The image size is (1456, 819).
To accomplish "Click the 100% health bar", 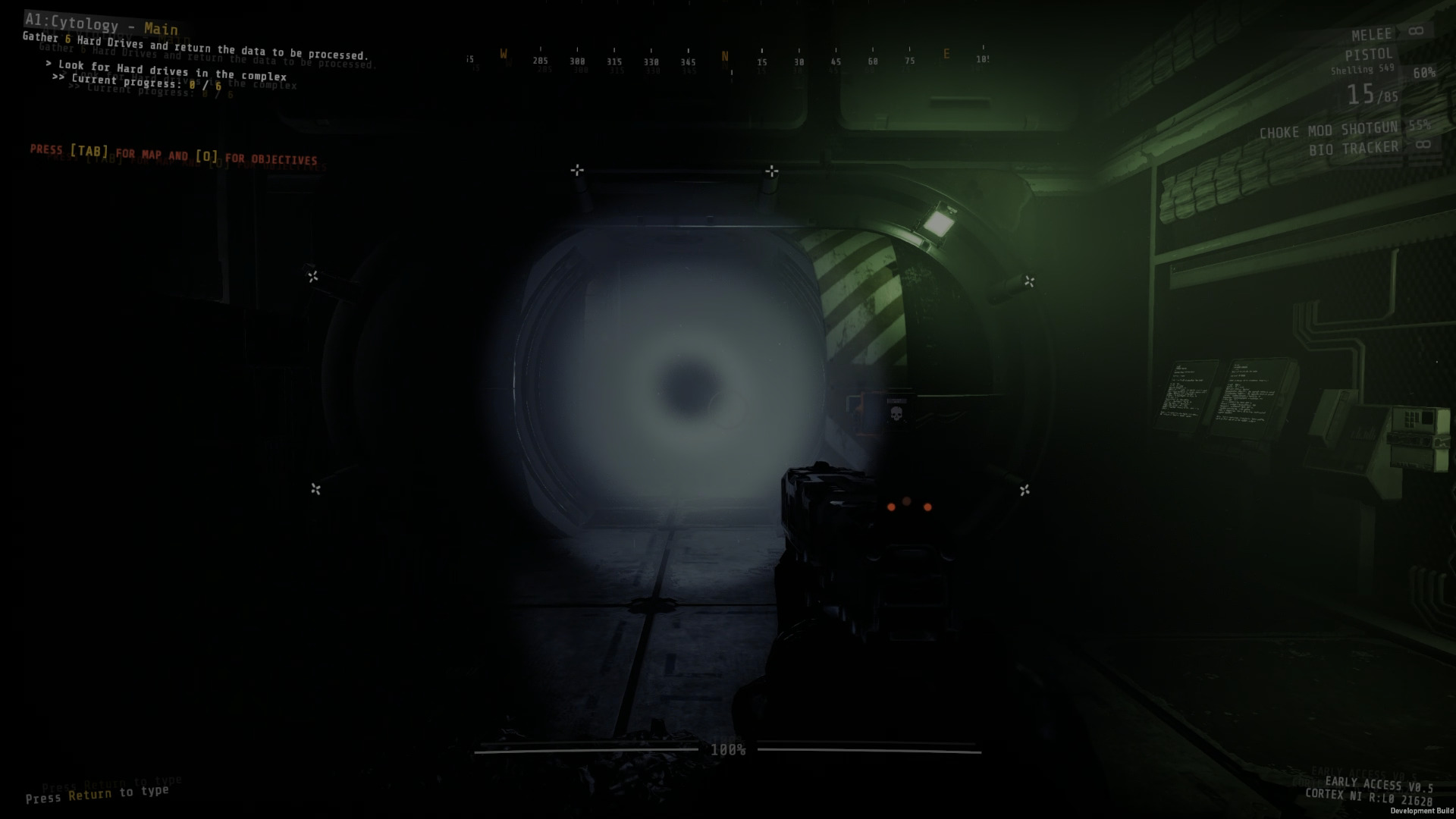I will [728, 751].
